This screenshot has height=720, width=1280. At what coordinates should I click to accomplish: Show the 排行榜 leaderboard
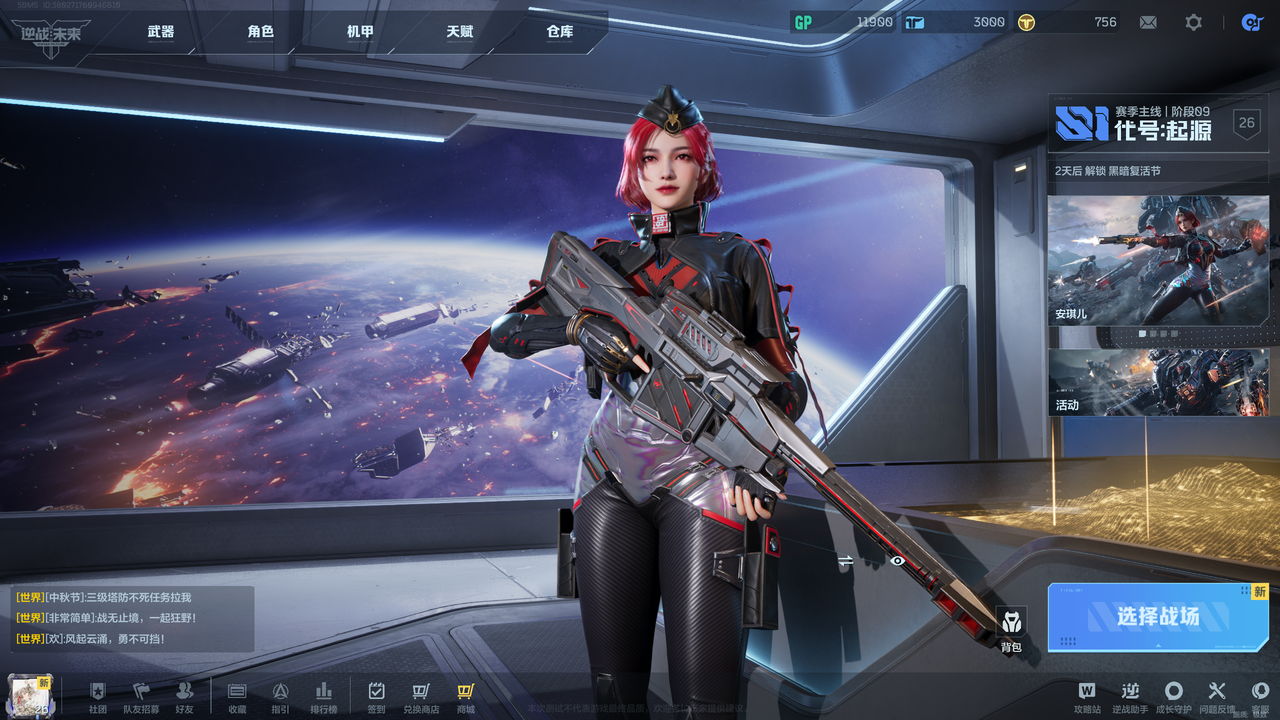[x=323, y=696]
